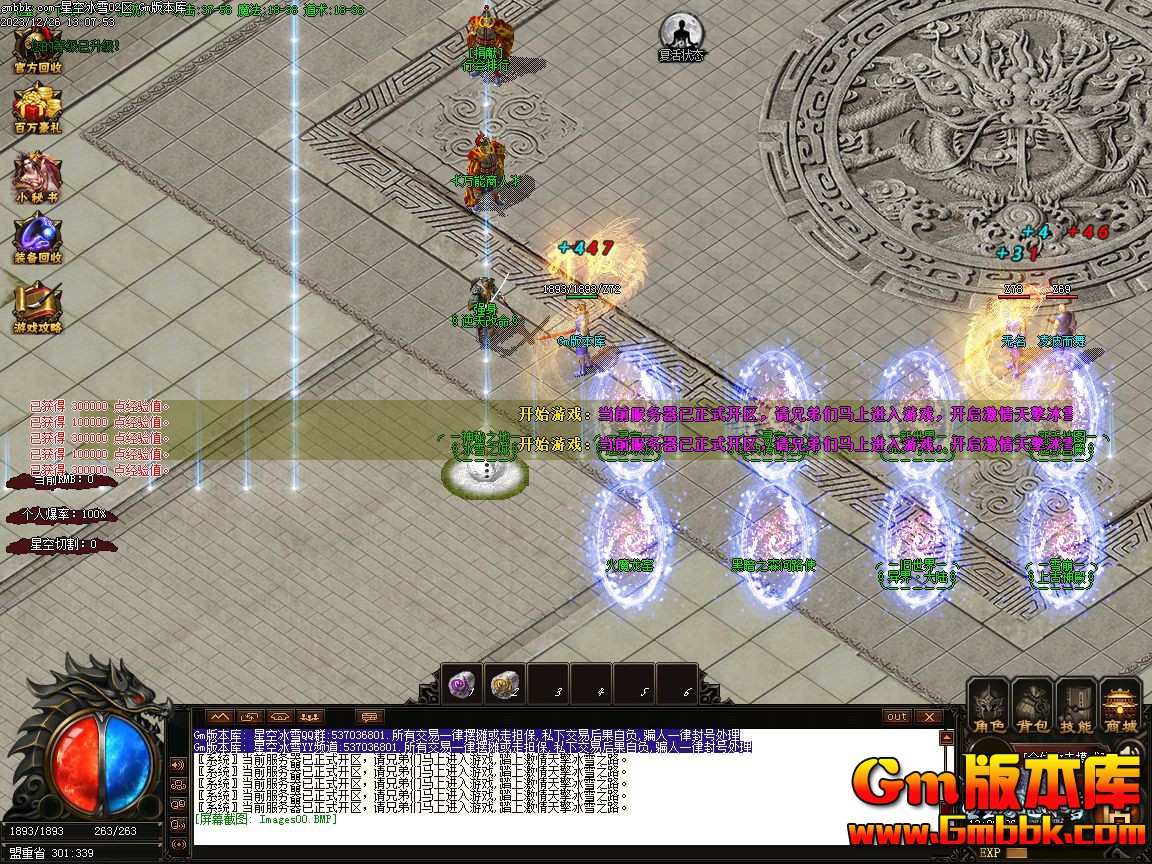Open the 百万豪礼 gift box icon
The width and height of the screenshot is (1152, 864).
[37, 108]
